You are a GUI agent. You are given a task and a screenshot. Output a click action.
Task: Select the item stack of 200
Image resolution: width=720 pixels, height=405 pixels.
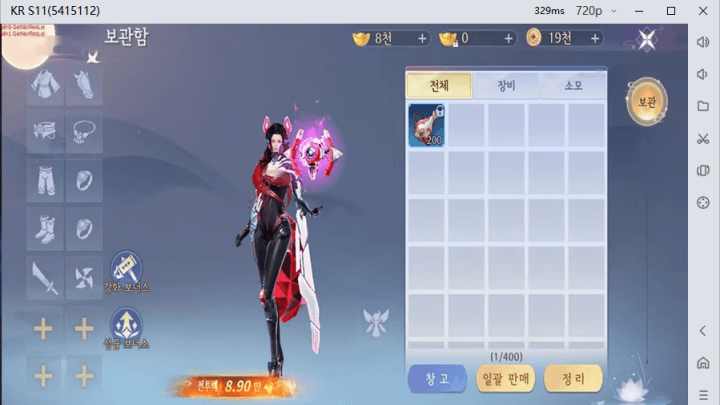point(427,127)
